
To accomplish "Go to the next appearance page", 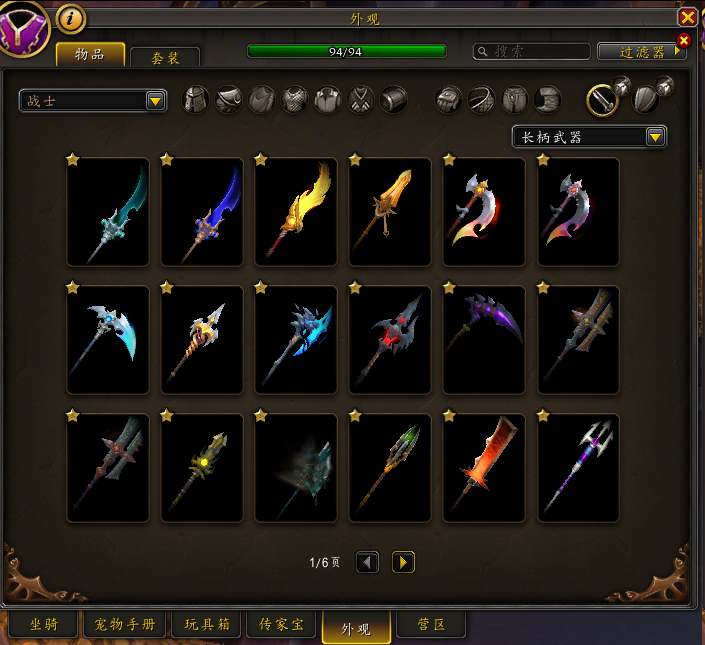I will (x=403, y=562).
